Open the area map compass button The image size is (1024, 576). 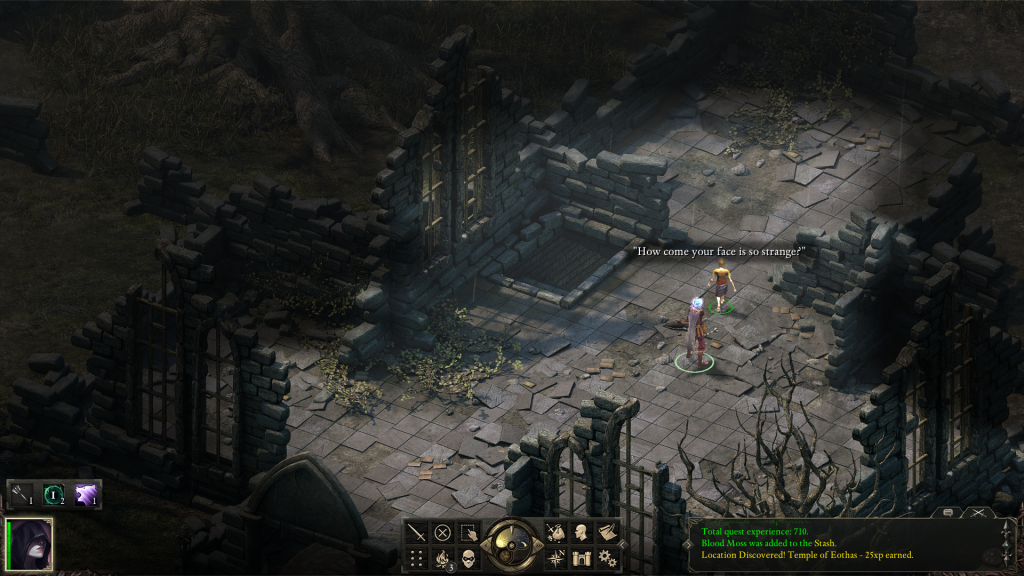(x=556, y=558)
